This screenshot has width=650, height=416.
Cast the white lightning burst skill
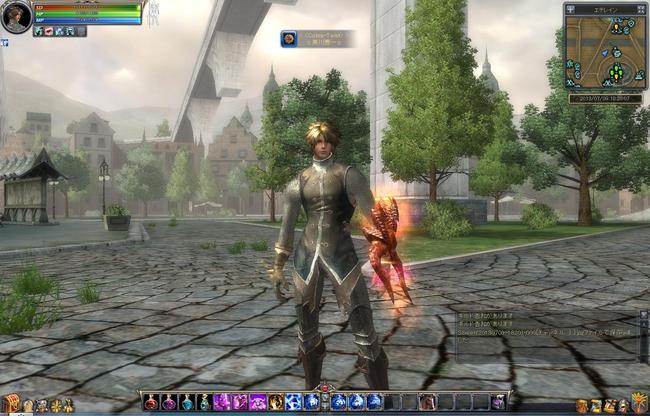[294, 402]
